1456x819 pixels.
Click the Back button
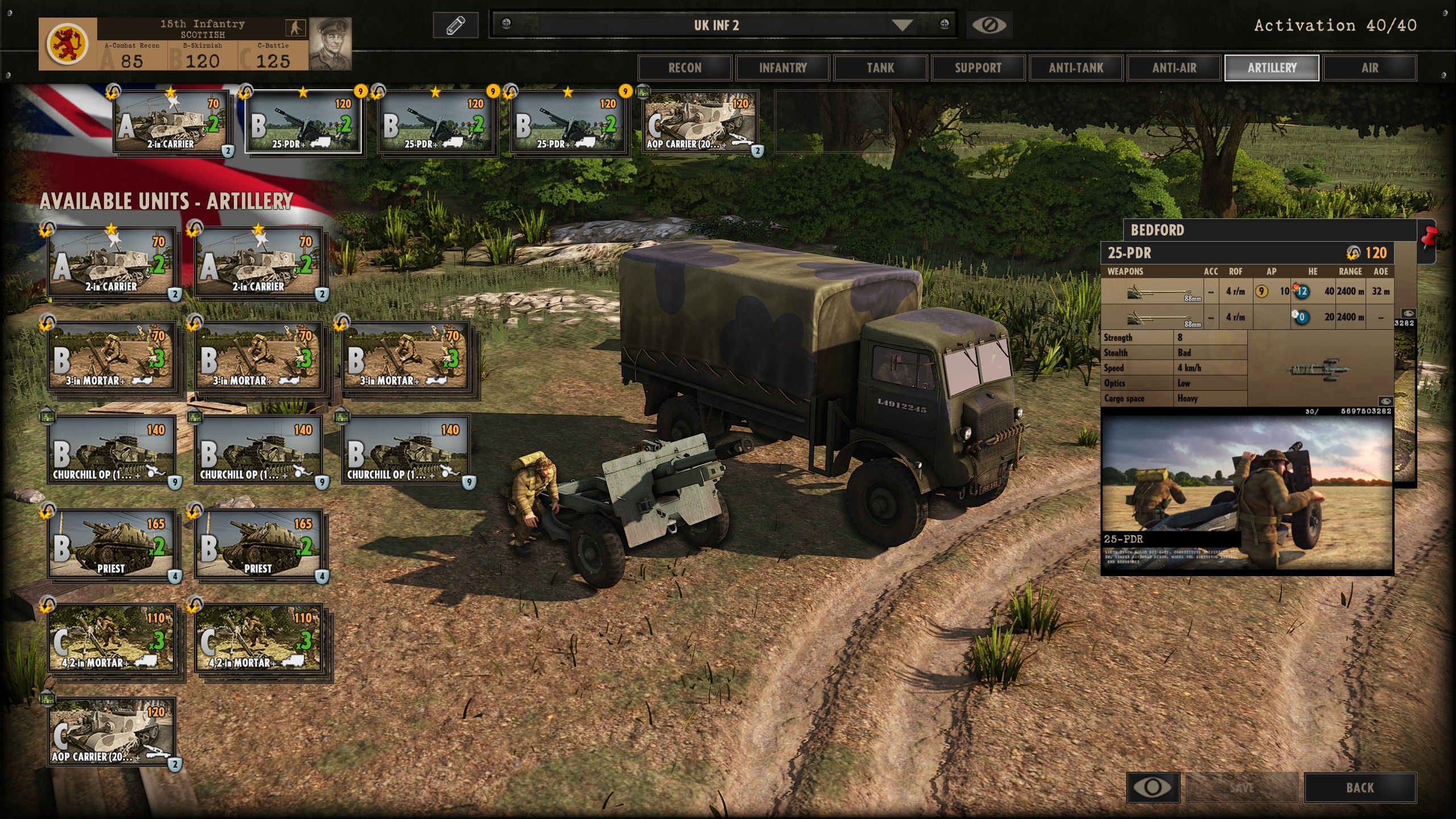click(1359, 788)
